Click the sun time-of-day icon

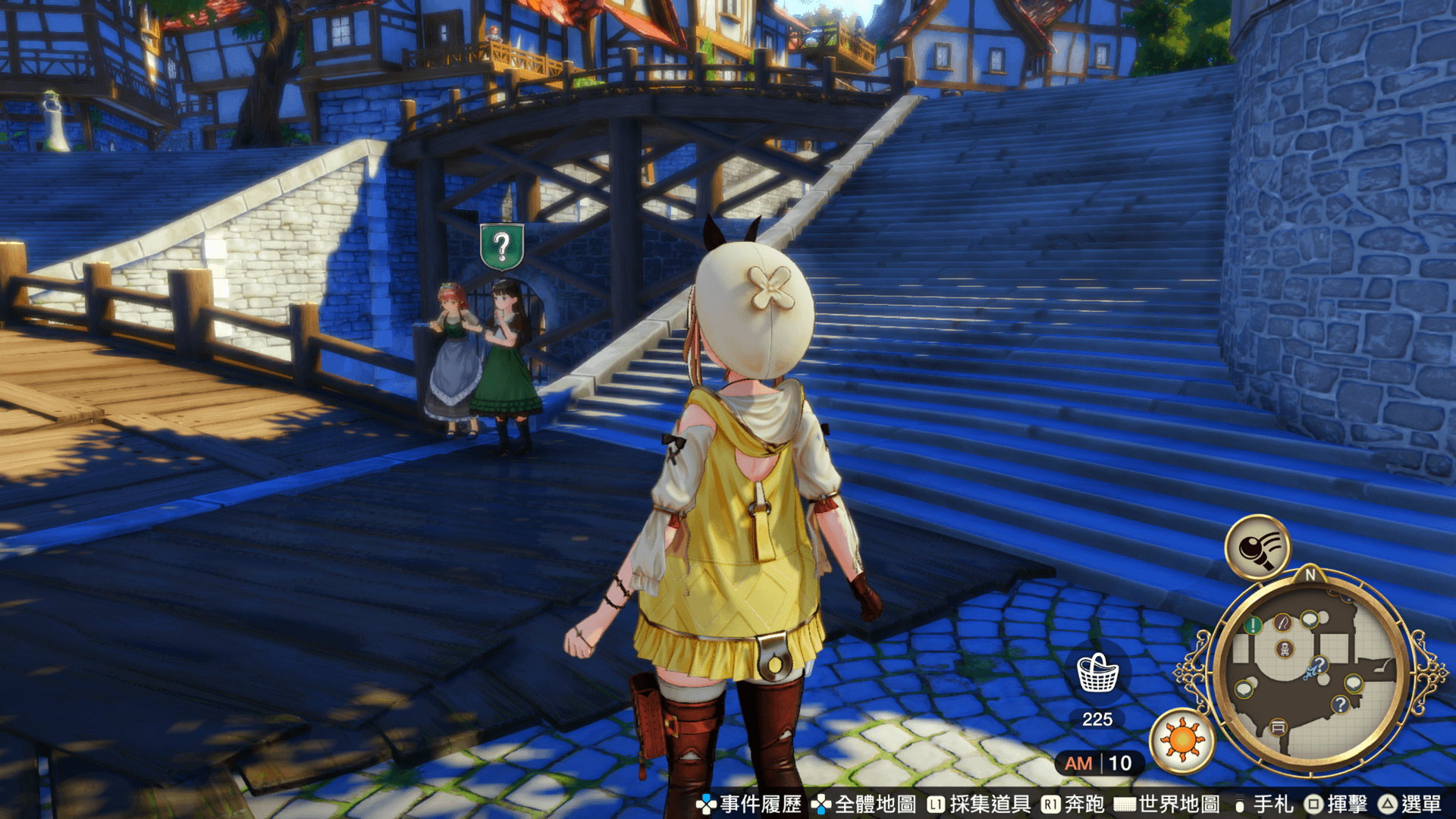1181,739
